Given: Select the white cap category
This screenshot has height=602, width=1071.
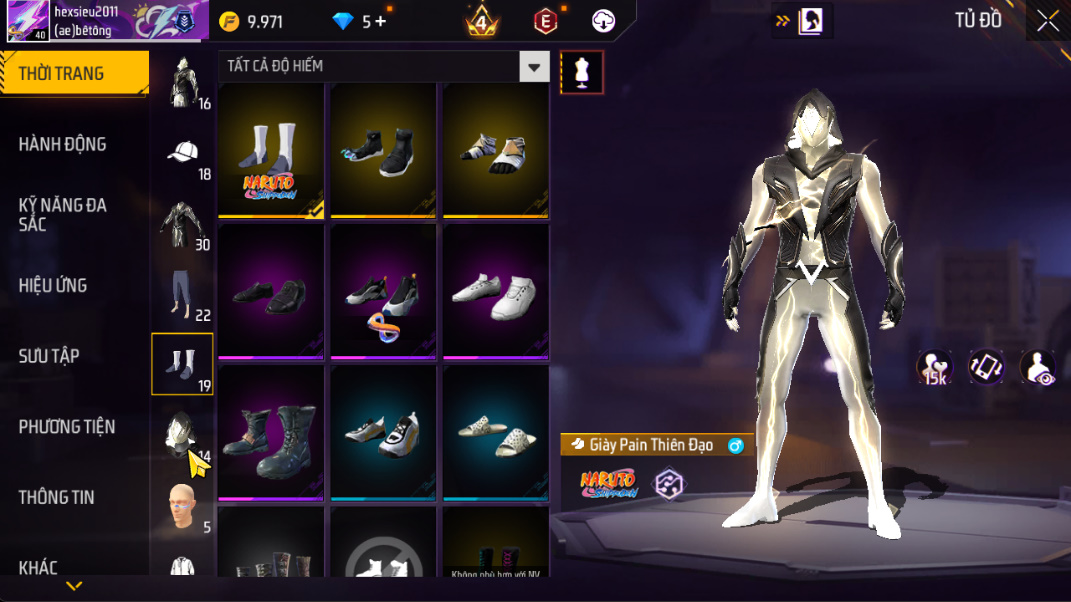Looking at the screenshot, I should click(x=182, y=153).
